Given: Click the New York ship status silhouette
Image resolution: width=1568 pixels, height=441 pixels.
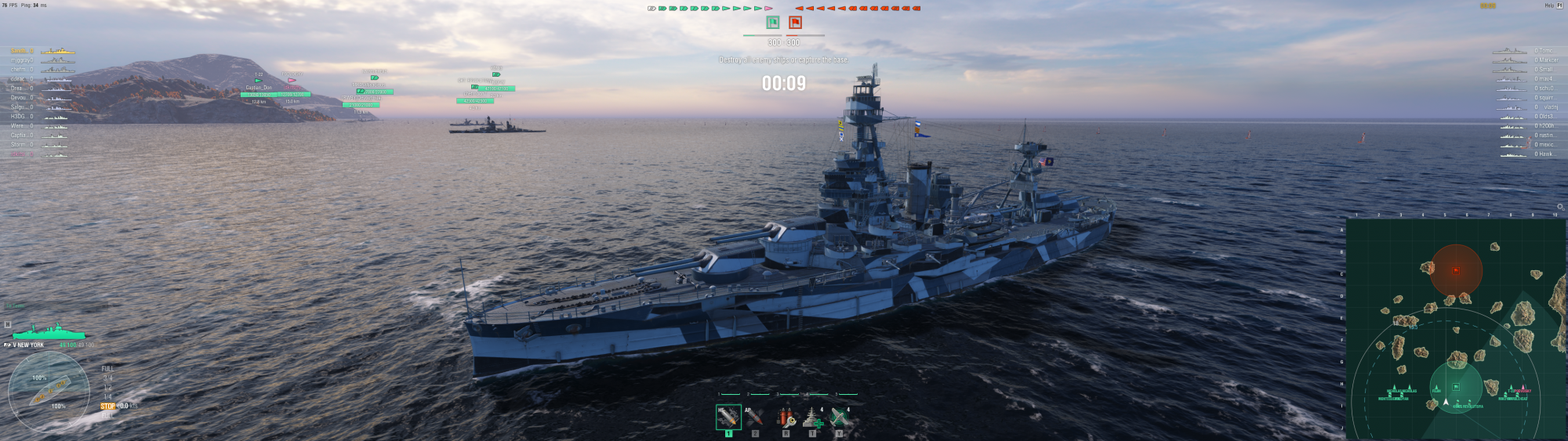Looking at the screenshot, I should click(x=49, y=332).
